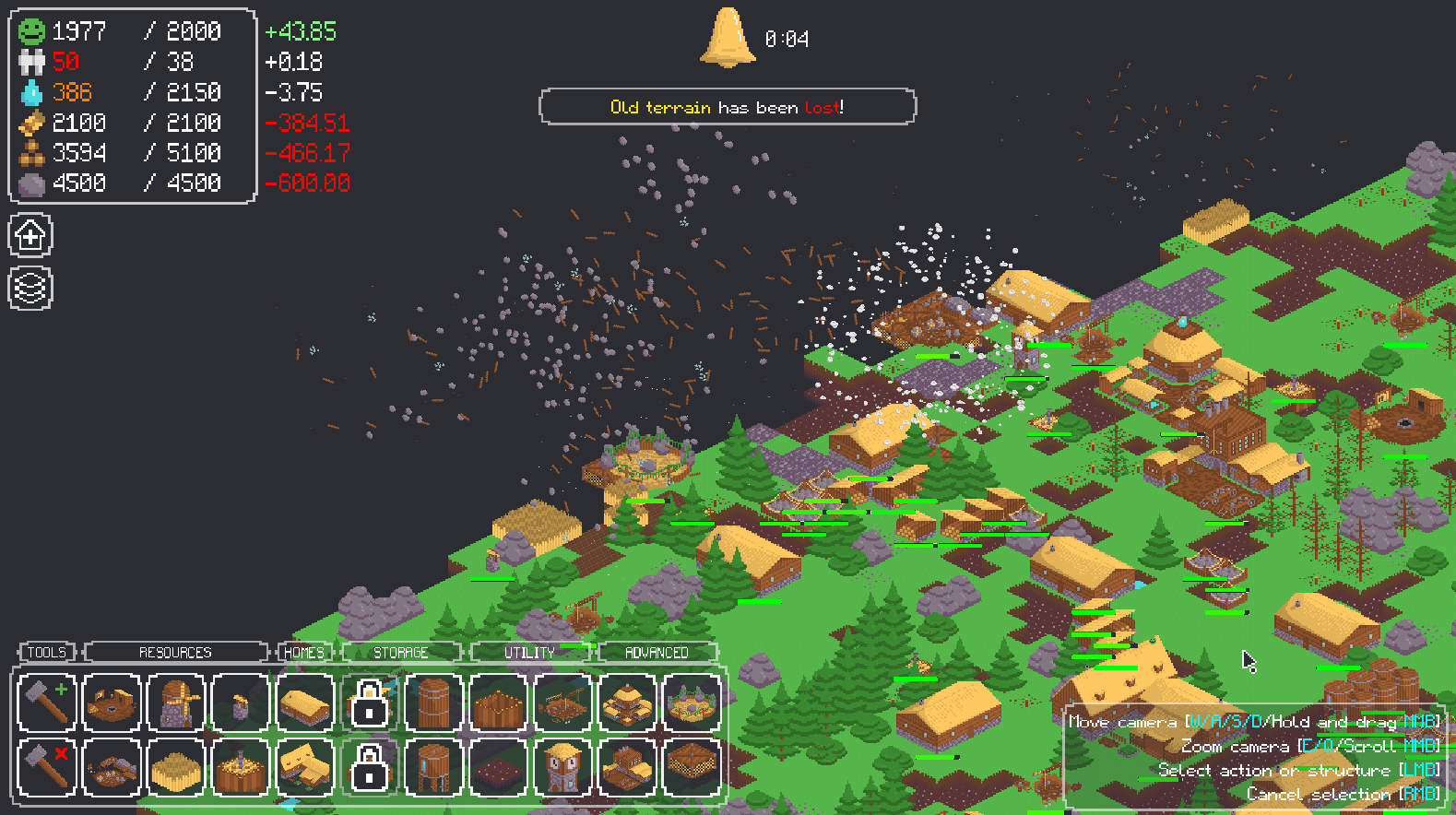Select the stone clock tower slot
The height and width of the screenshot is (815, 1456).
562,767
